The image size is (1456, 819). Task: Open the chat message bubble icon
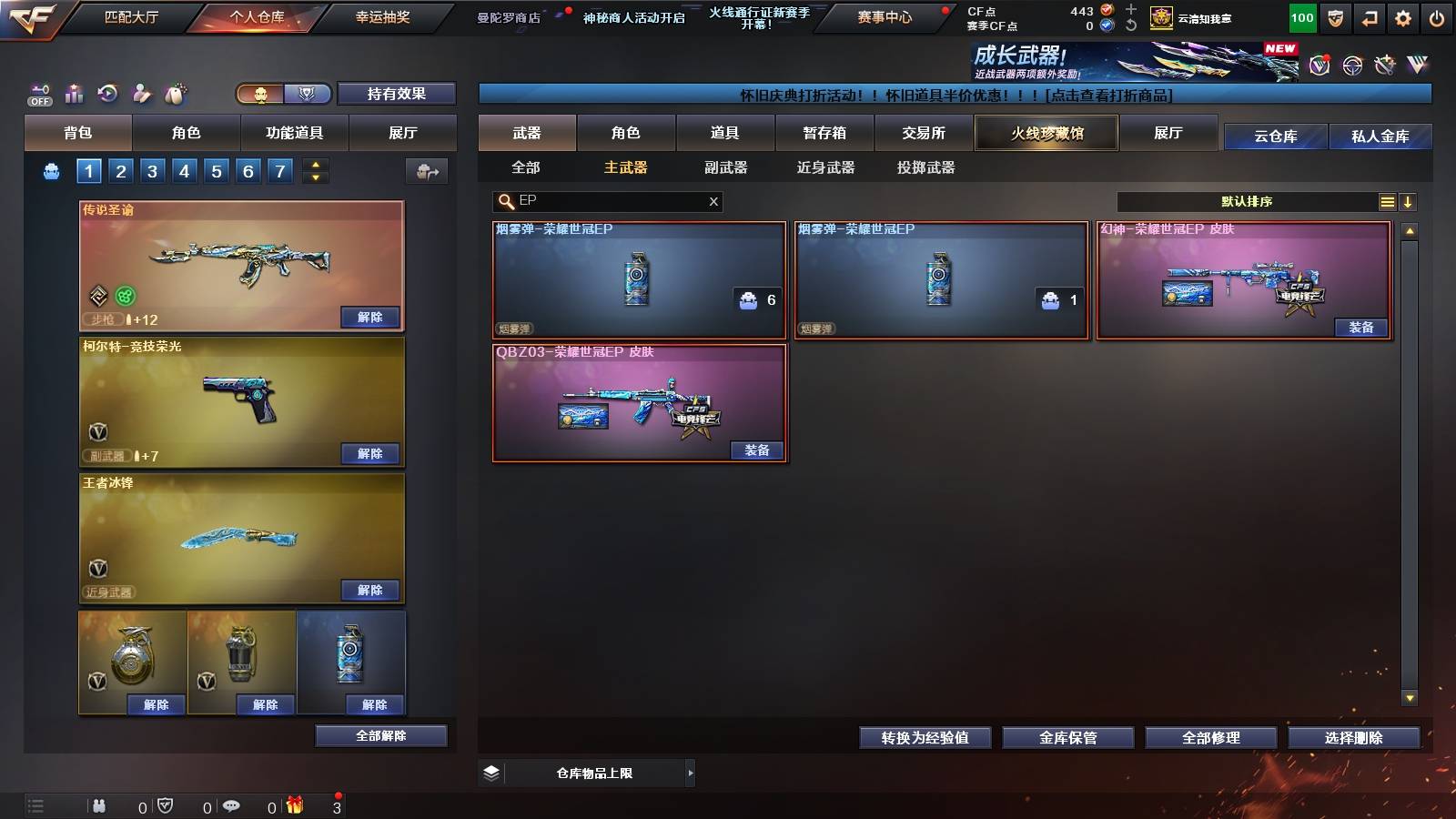[x=230, y=806]
